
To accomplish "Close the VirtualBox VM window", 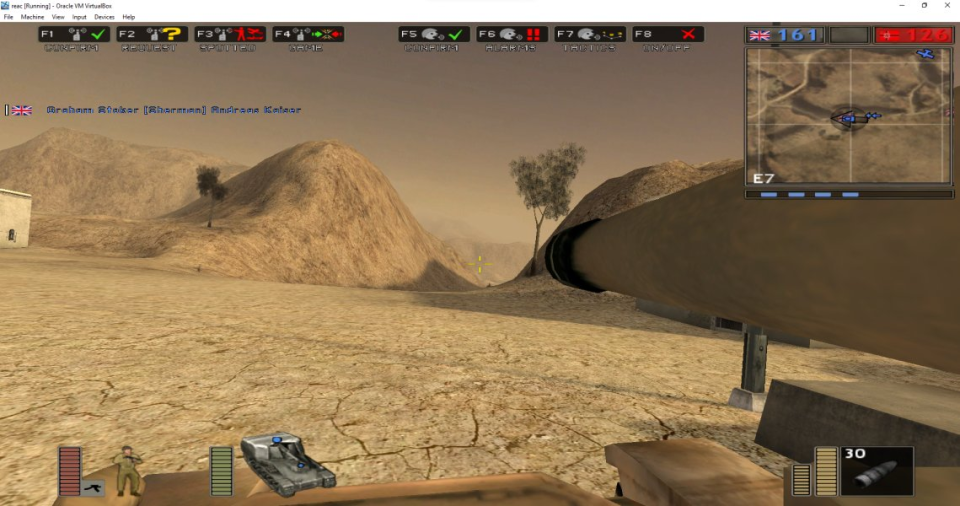I will (945, 5).
